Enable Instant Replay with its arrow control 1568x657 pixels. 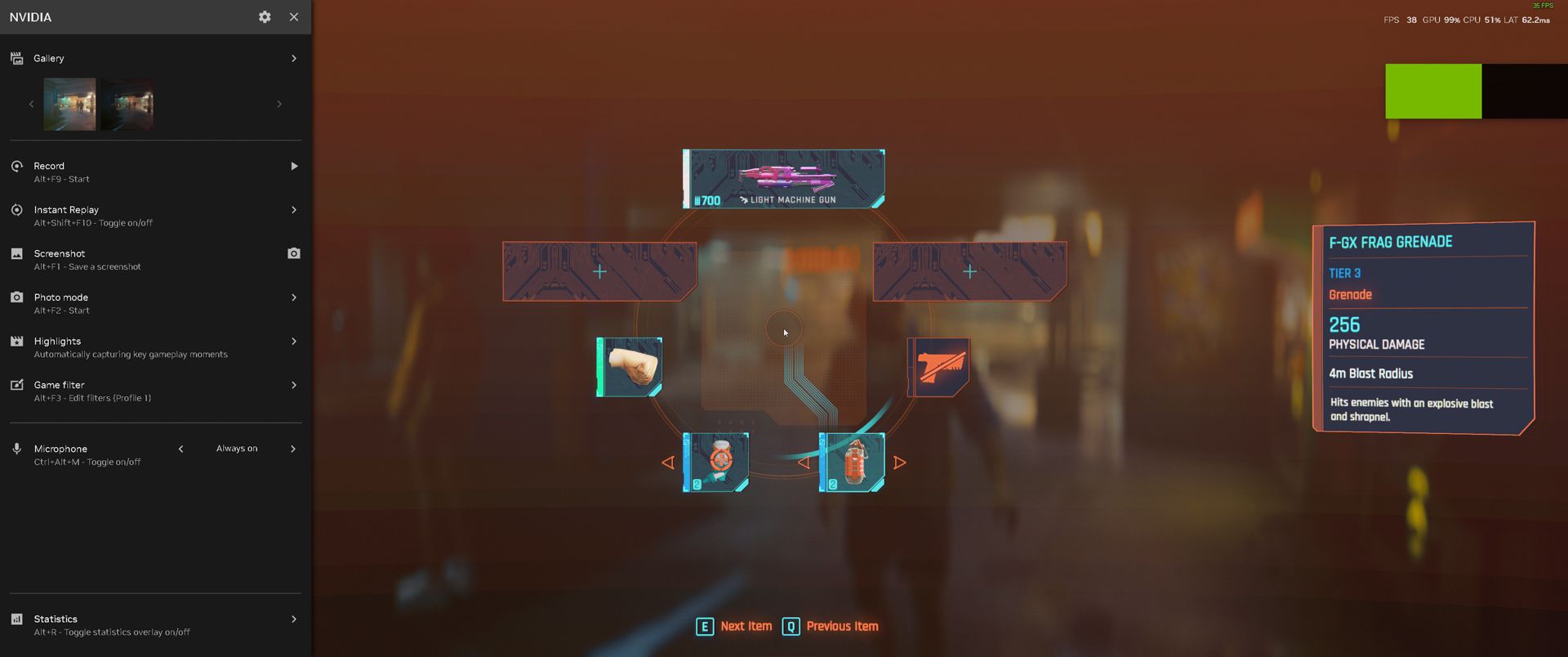click(x=294, y=210)
